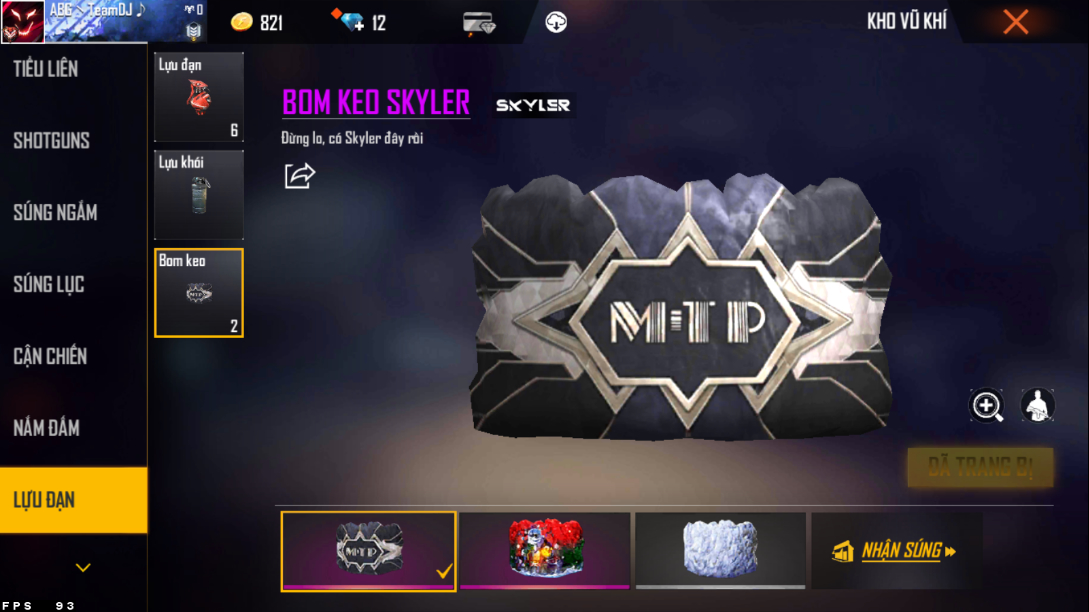1089x612 pixels.
Task: Select the Súng Ngắm category
Action: coord(55,212)
